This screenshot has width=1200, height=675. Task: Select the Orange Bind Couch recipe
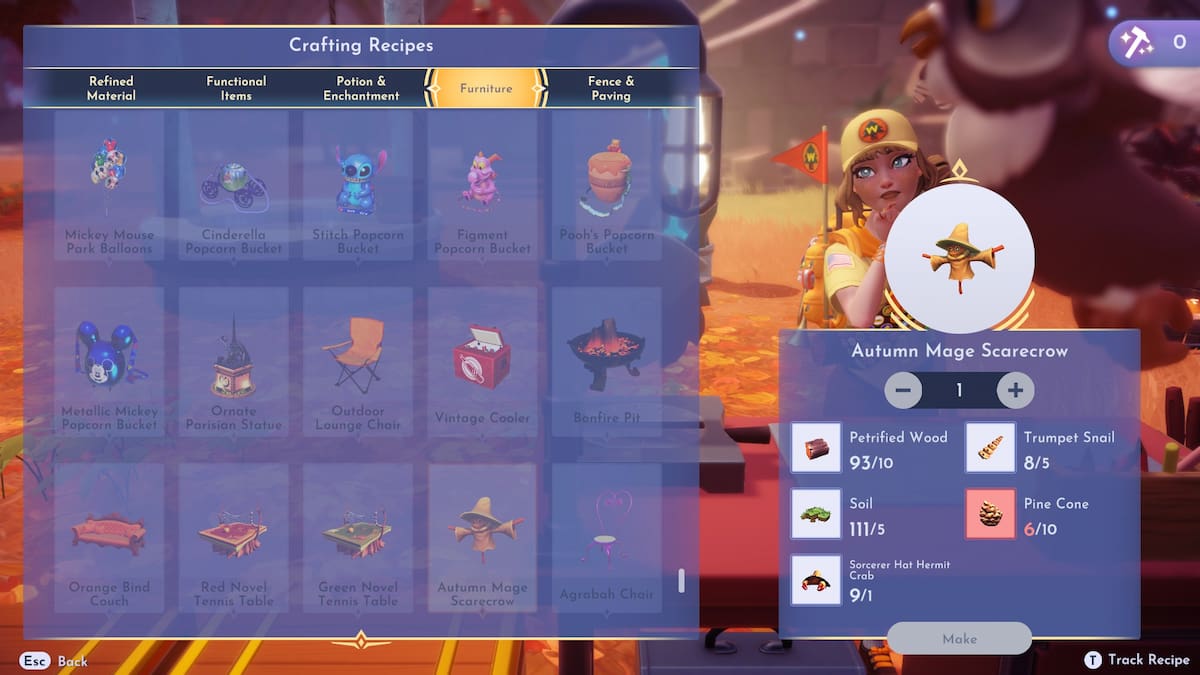point(109,537)
